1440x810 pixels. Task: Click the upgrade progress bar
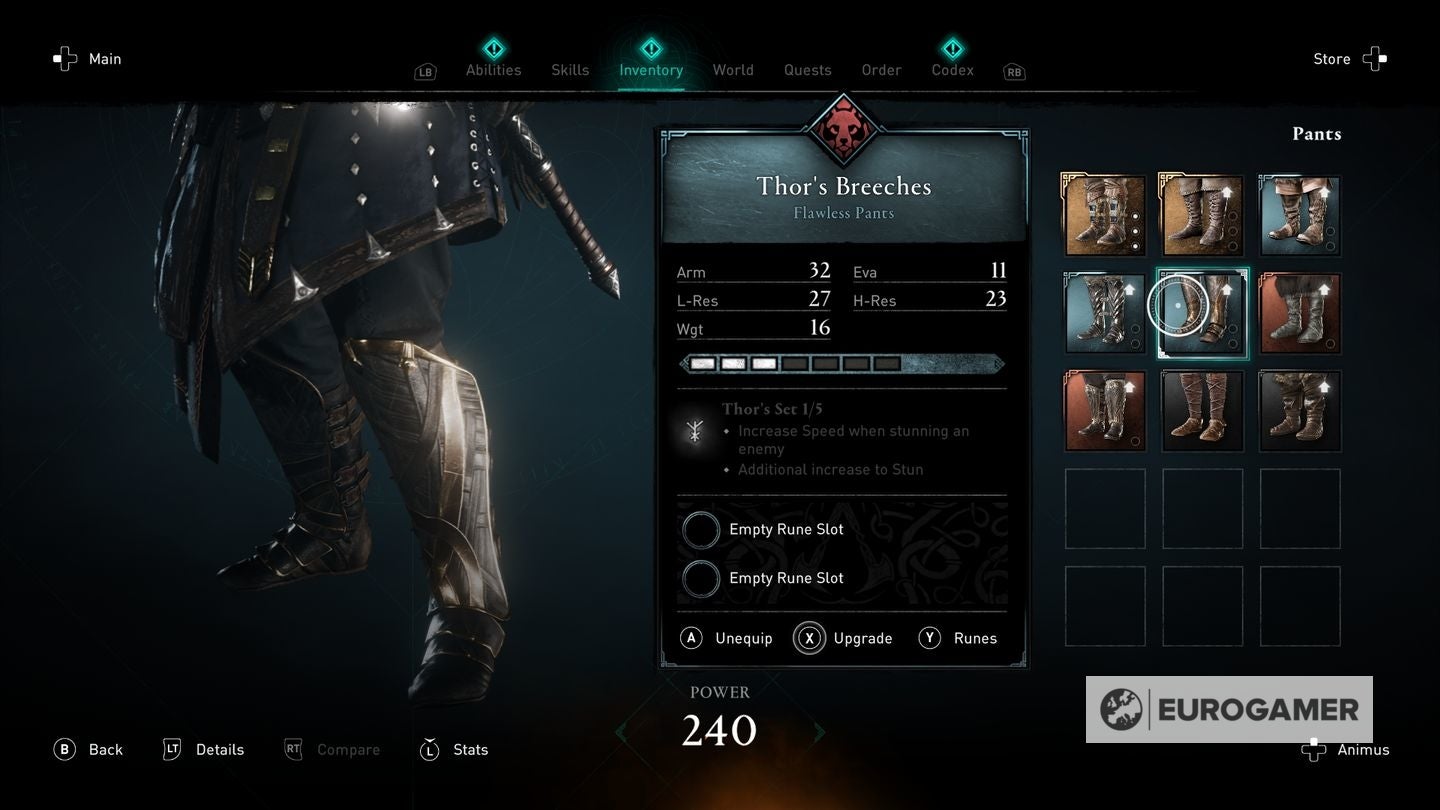[841, 363]
